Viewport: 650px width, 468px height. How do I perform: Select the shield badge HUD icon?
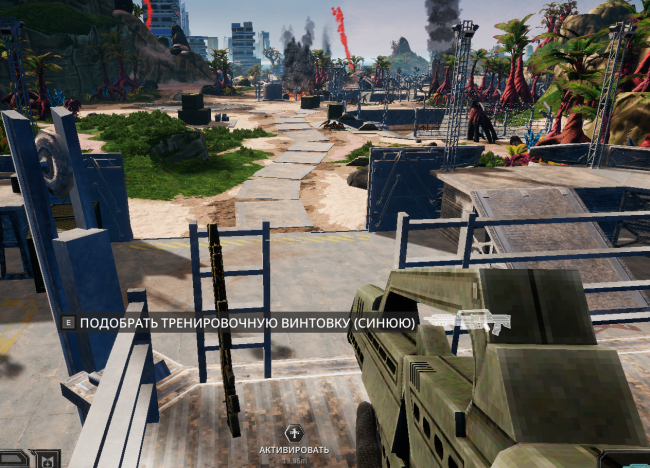[46, 459]
